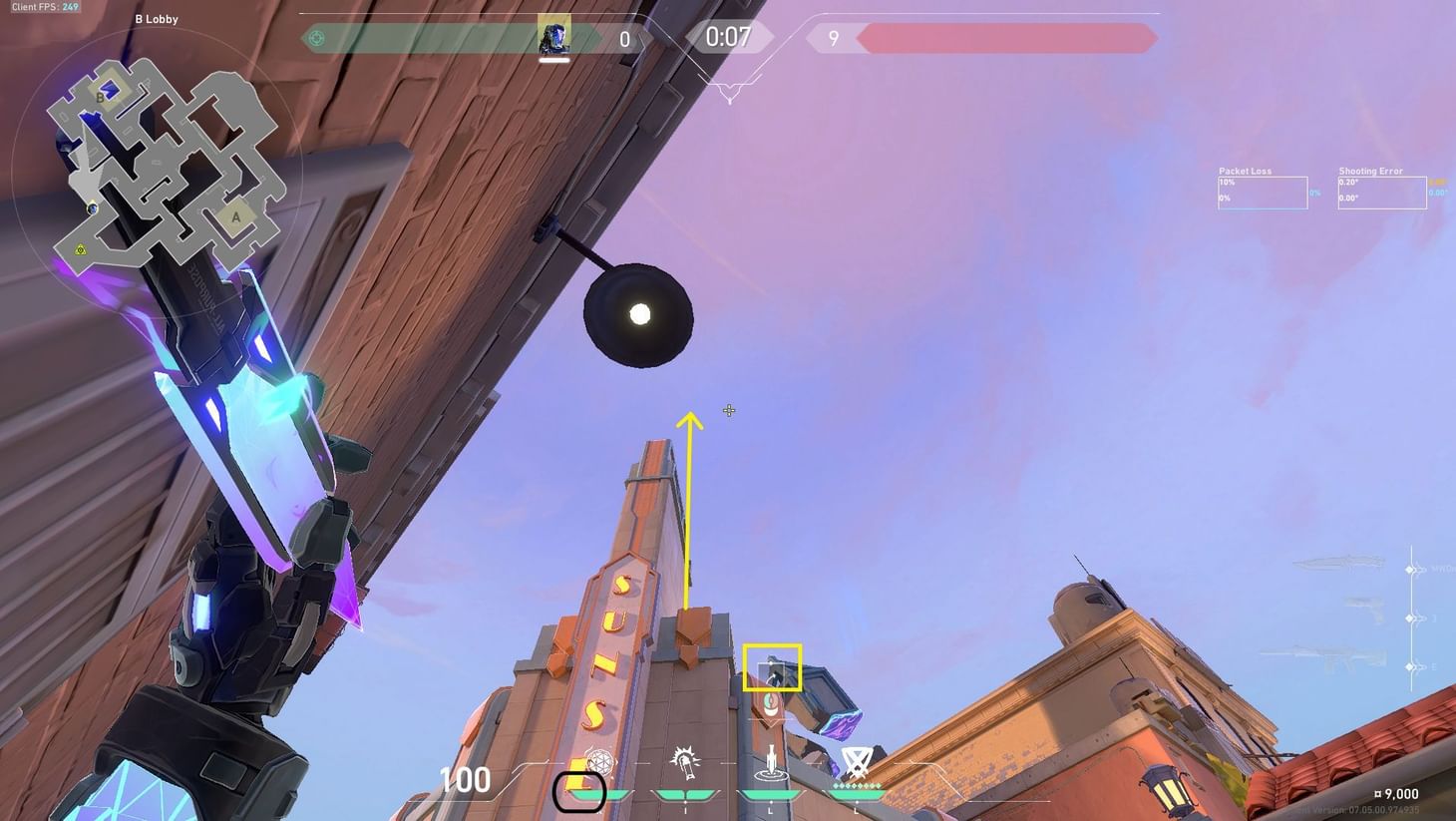Click the health value showing 100

pos(465,780)
